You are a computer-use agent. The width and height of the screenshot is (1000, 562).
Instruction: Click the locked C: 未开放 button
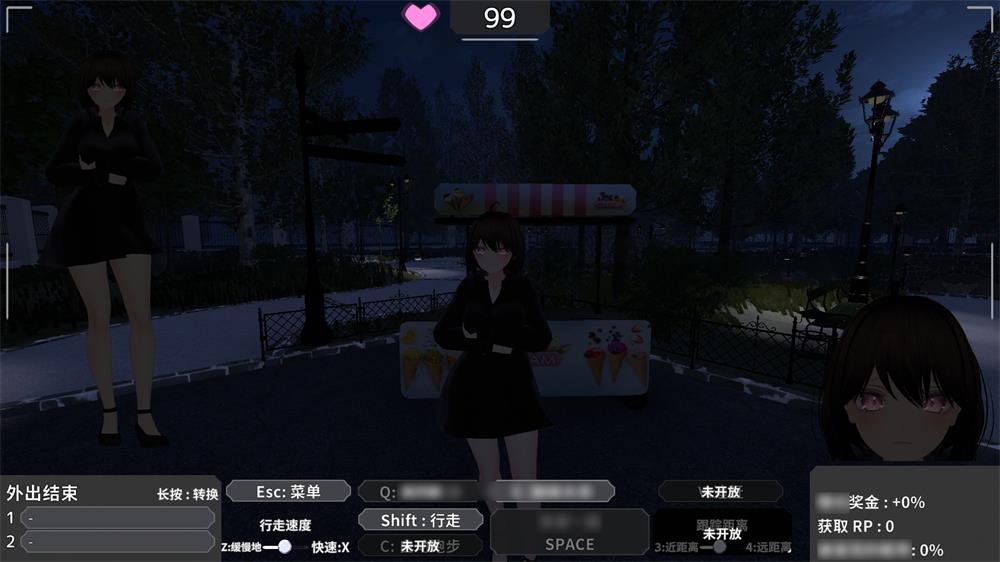tap(420, 546)
